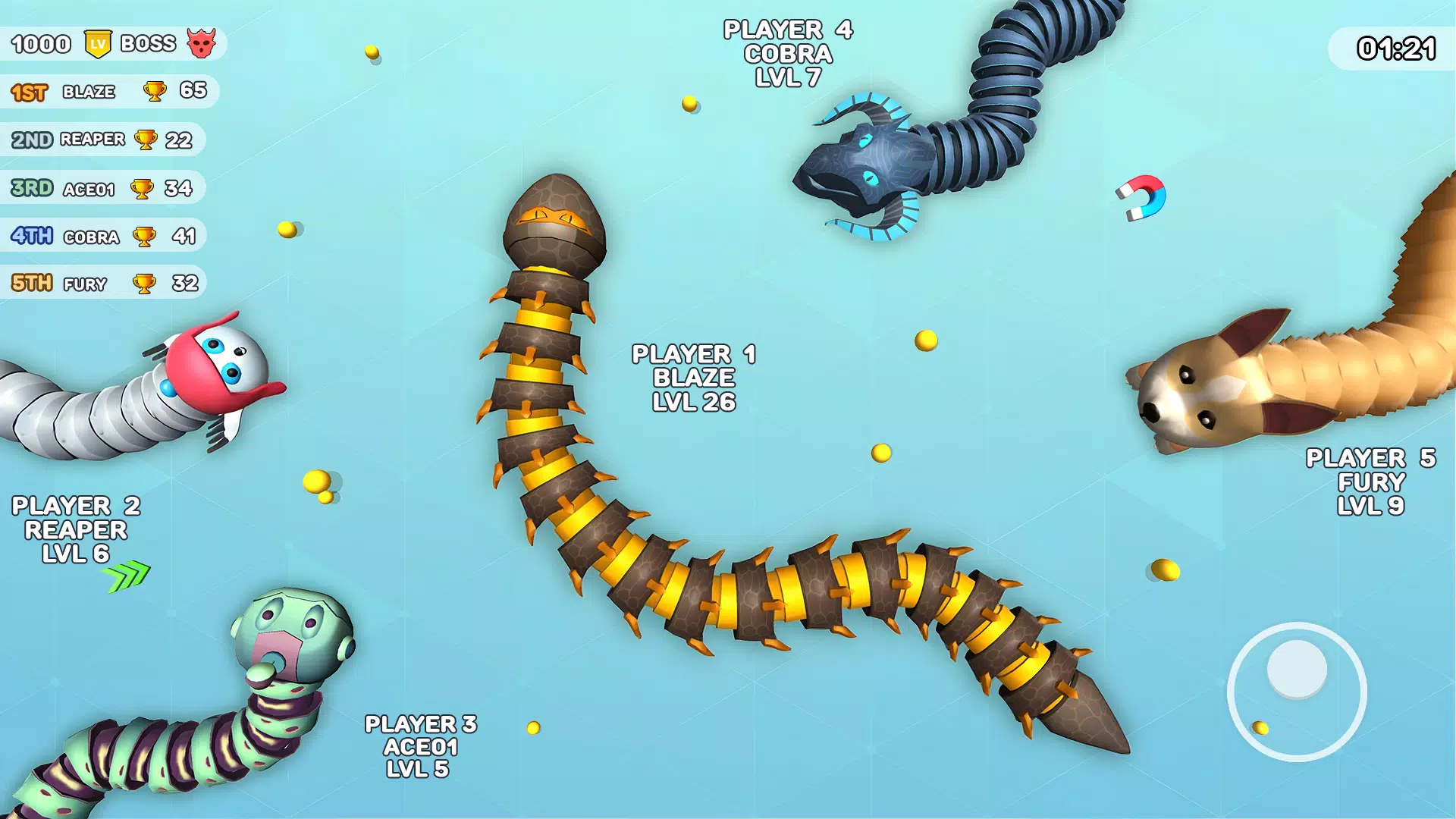
Task: Select the 1ST BLAZE leaderboard entry
Action: click(x=106, y=91)
